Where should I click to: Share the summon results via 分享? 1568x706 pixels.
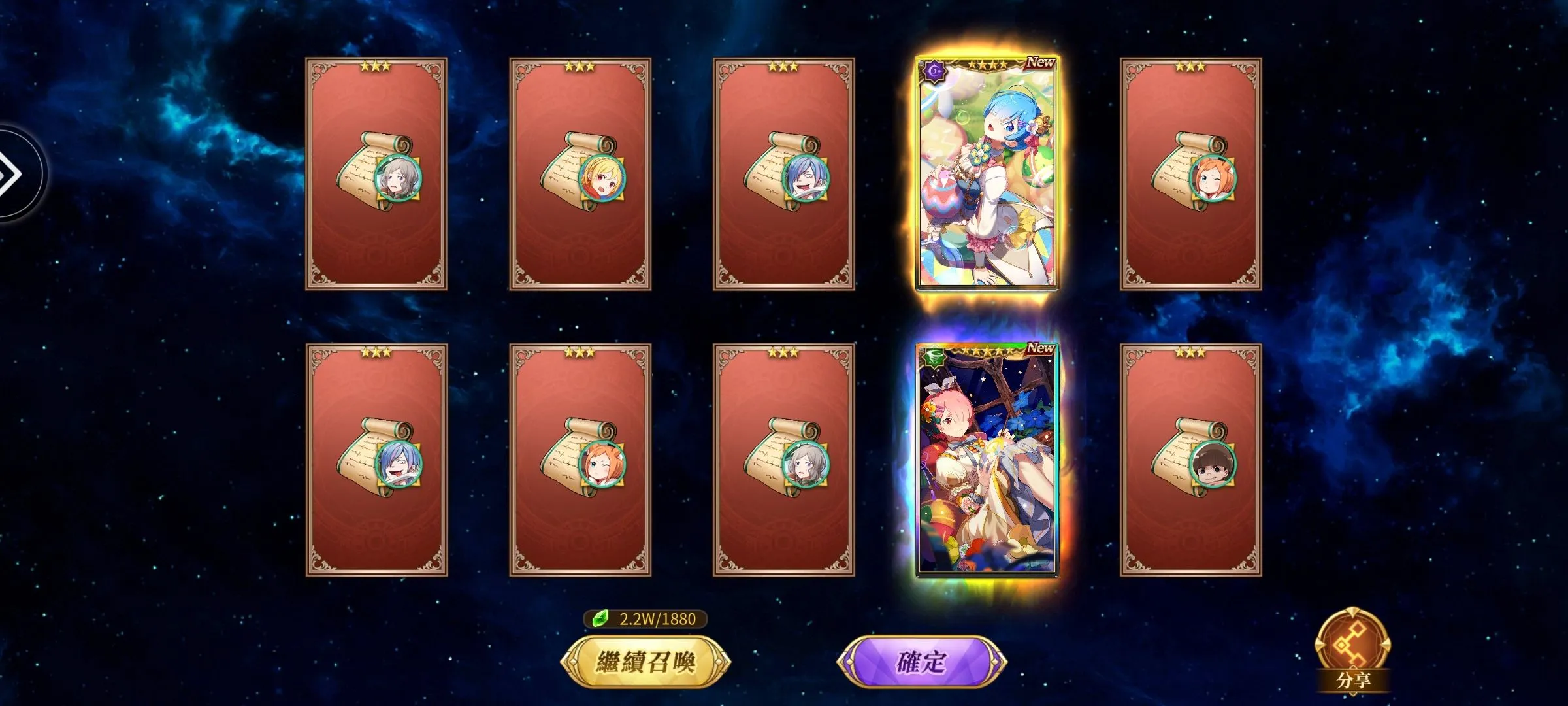pyautogui.click(x=1352, y=651)
